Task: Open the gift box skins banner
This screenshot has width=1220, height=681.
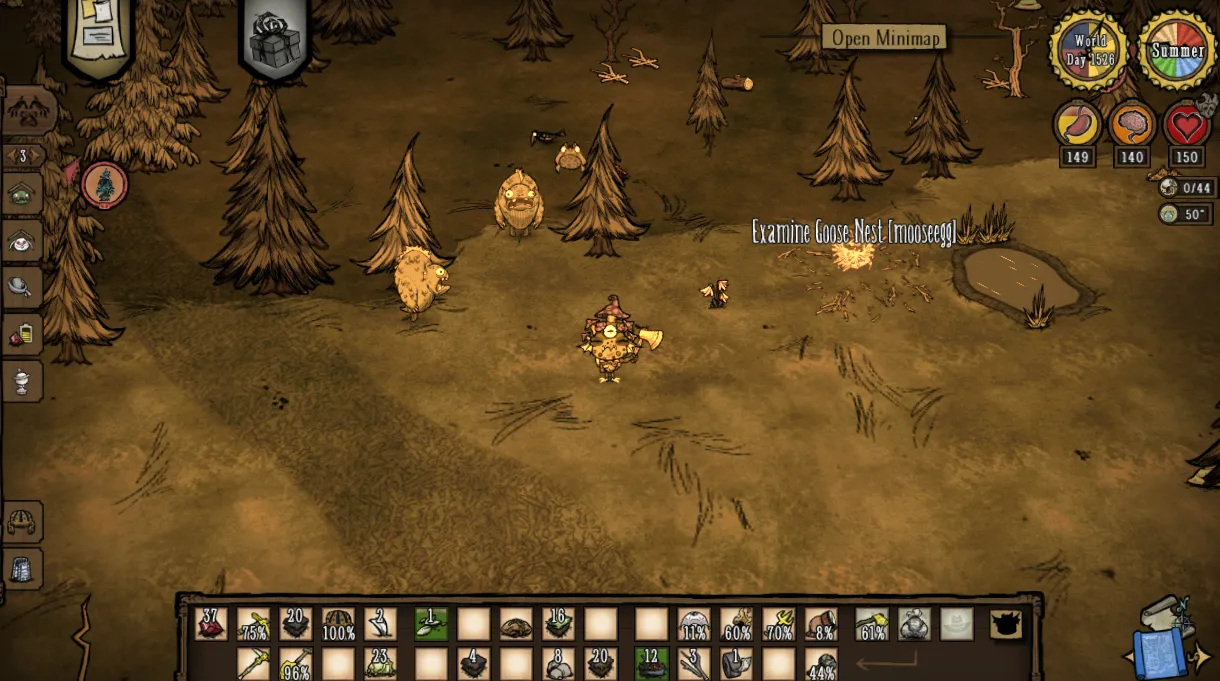Action: pyautogui.click(x=275, y=38)
